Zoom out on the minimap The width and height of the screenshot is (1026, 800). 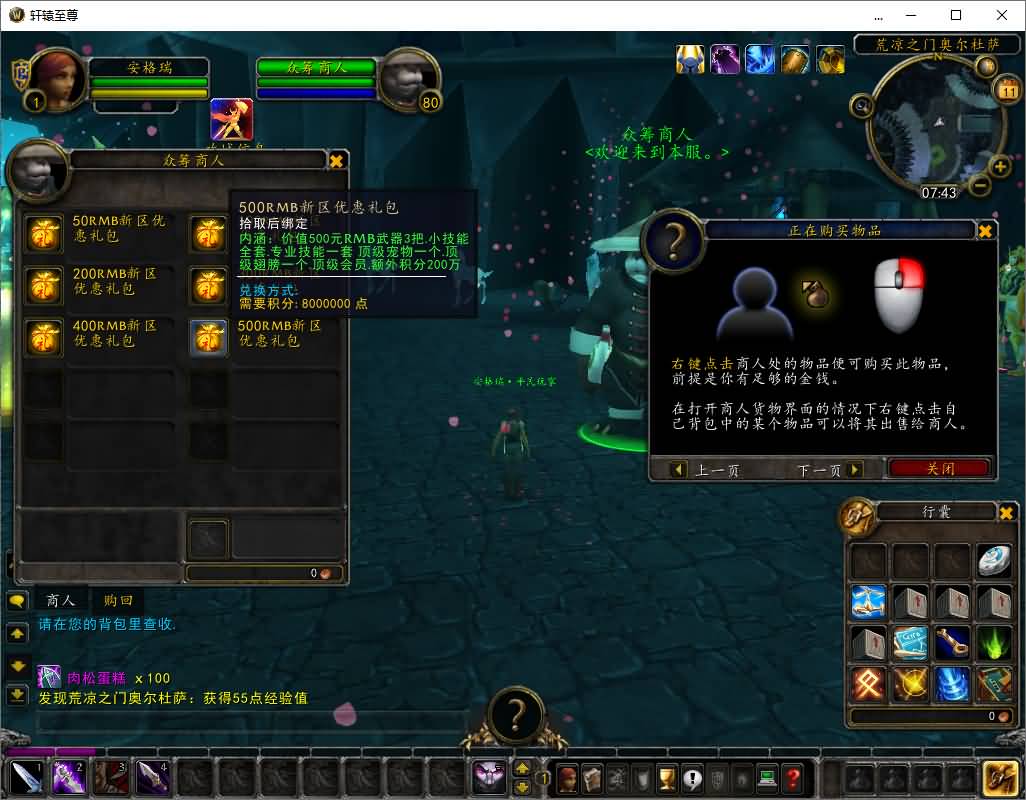980,184
